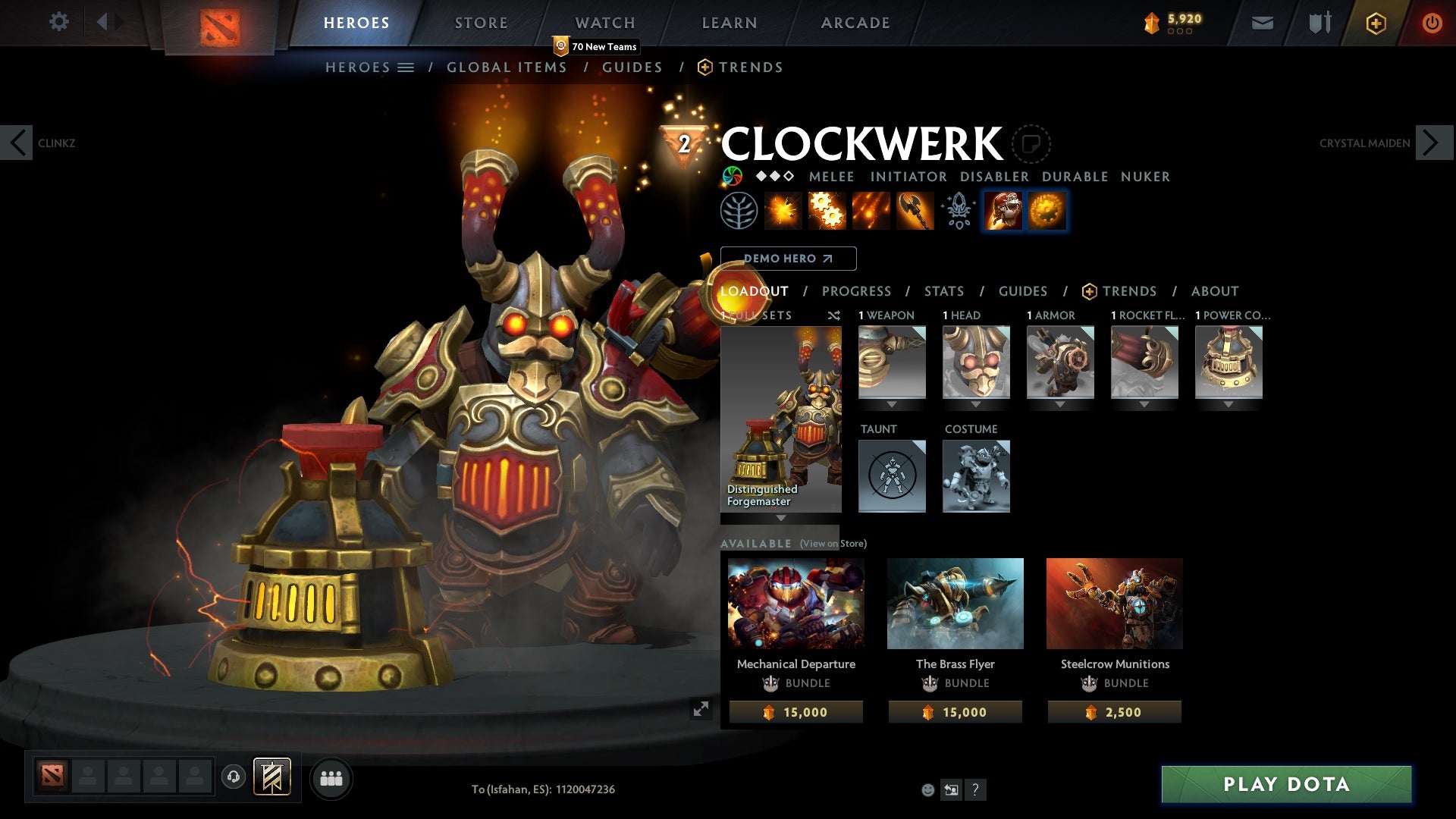Open the Heroes hamburger menu
Image resolution: width=1456 pixels, height=819 pixels.
pos(407,67)
